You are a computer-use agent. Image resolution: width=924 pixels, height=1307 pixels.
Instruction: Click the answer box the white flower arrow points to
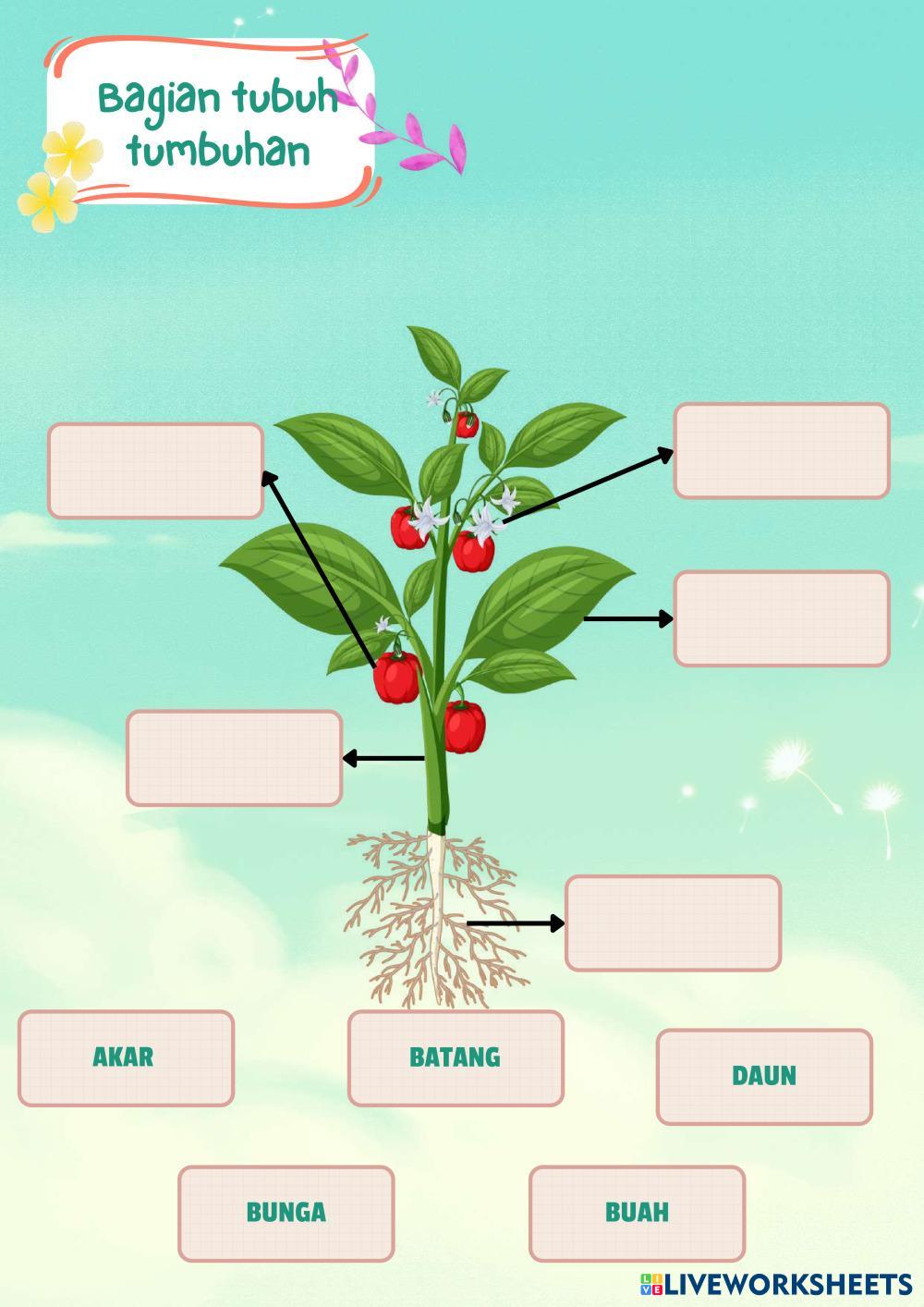[x=782, y=450]
